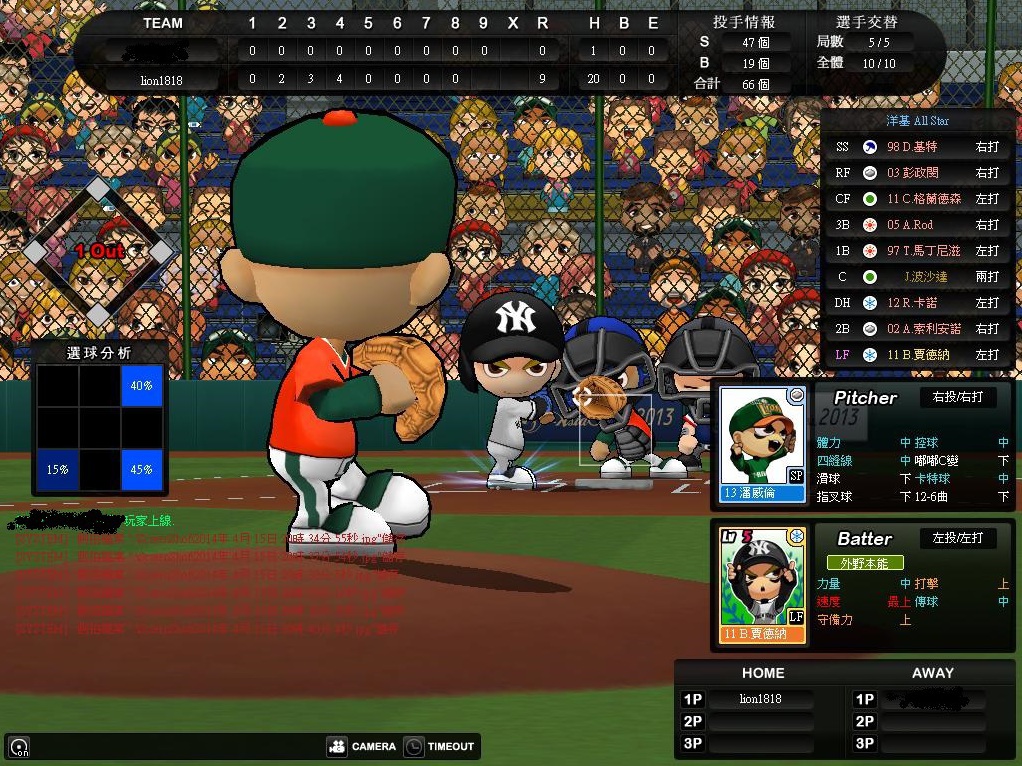Choose 彭政閔 RF in the lineup
The height and width of the screenshot is (766, 1022).
click(x=917, y=173)
